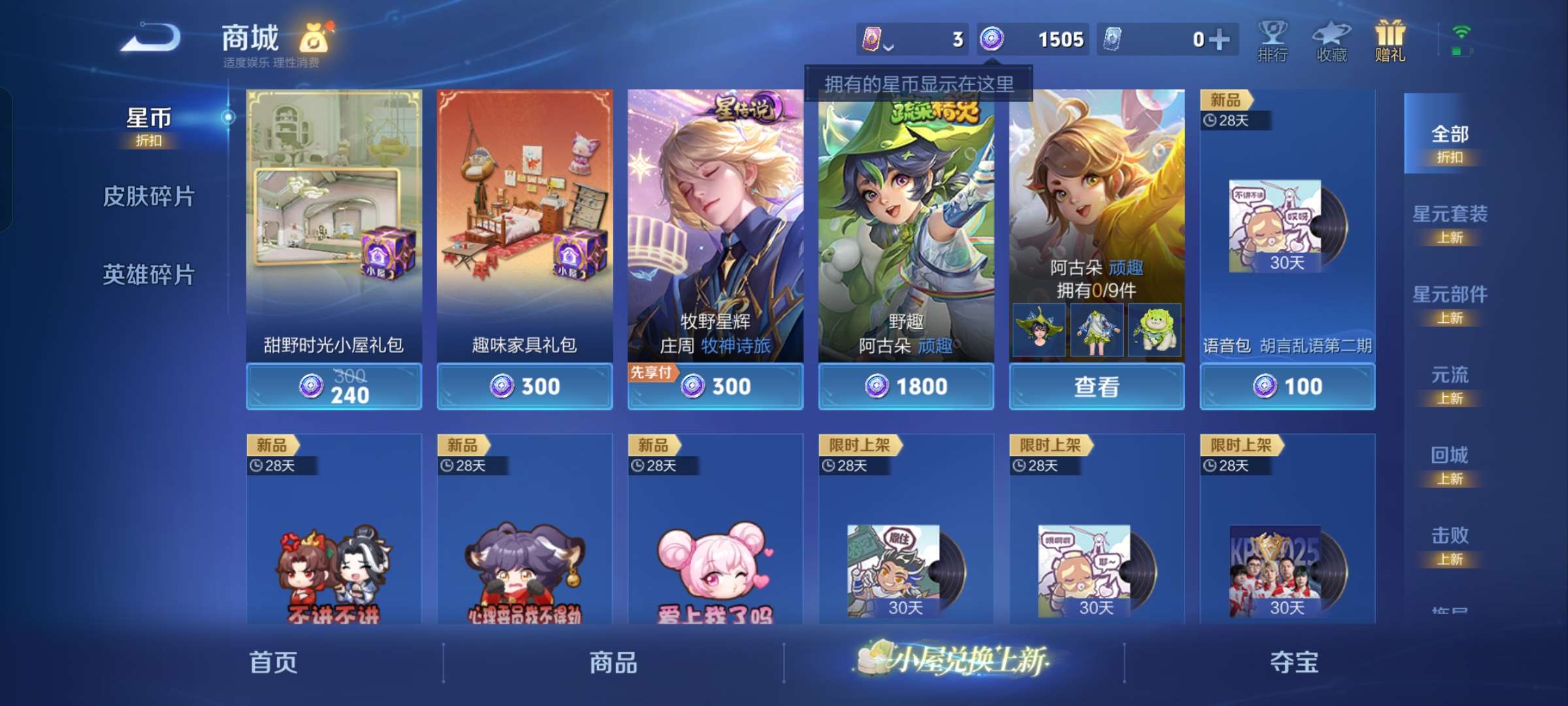Switch to the 皮肤碎片 category
The image size is (1568, 706).
149,195
